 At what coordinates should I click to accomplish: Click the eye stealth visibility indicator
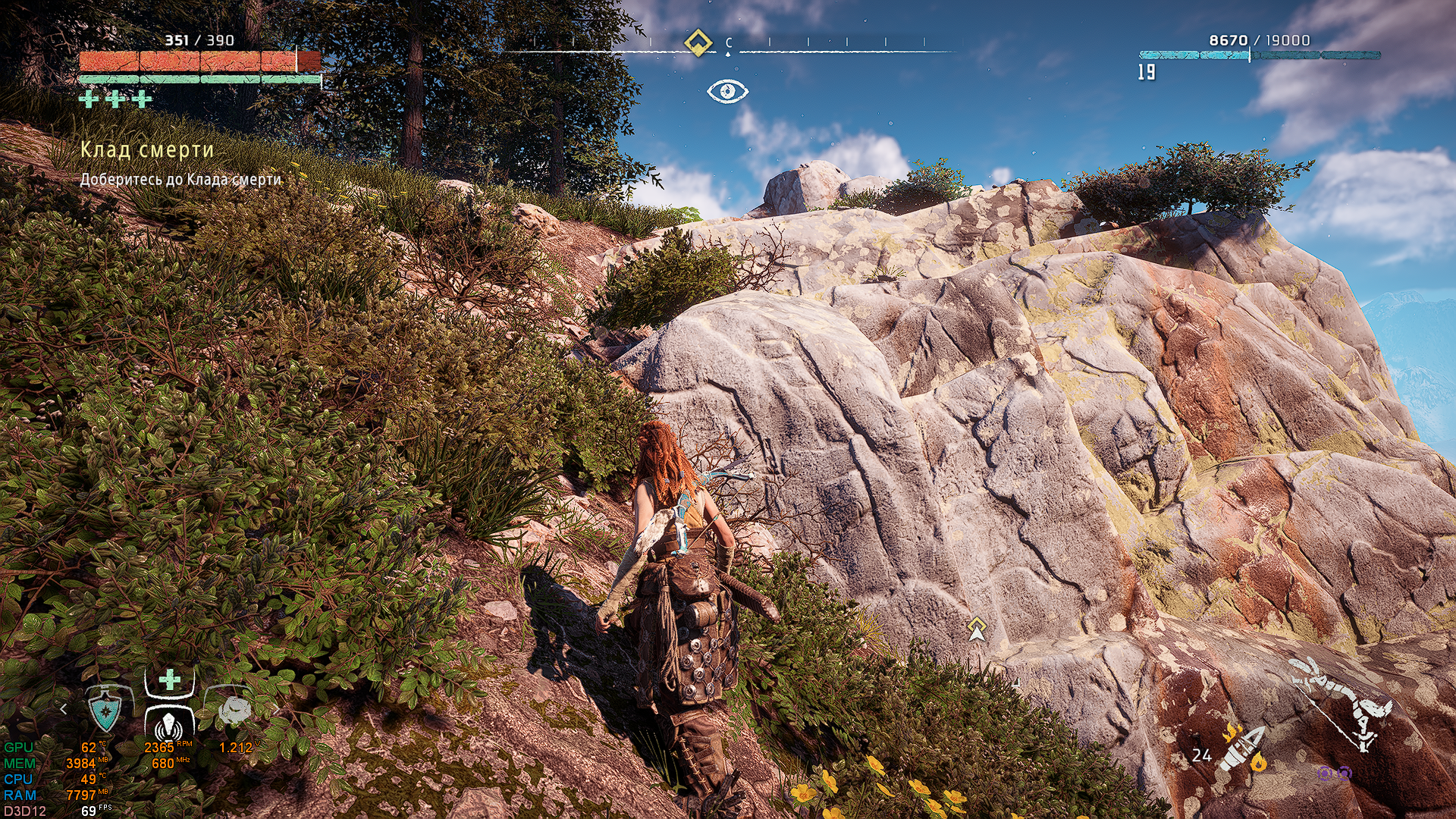(x=727, y=92)
